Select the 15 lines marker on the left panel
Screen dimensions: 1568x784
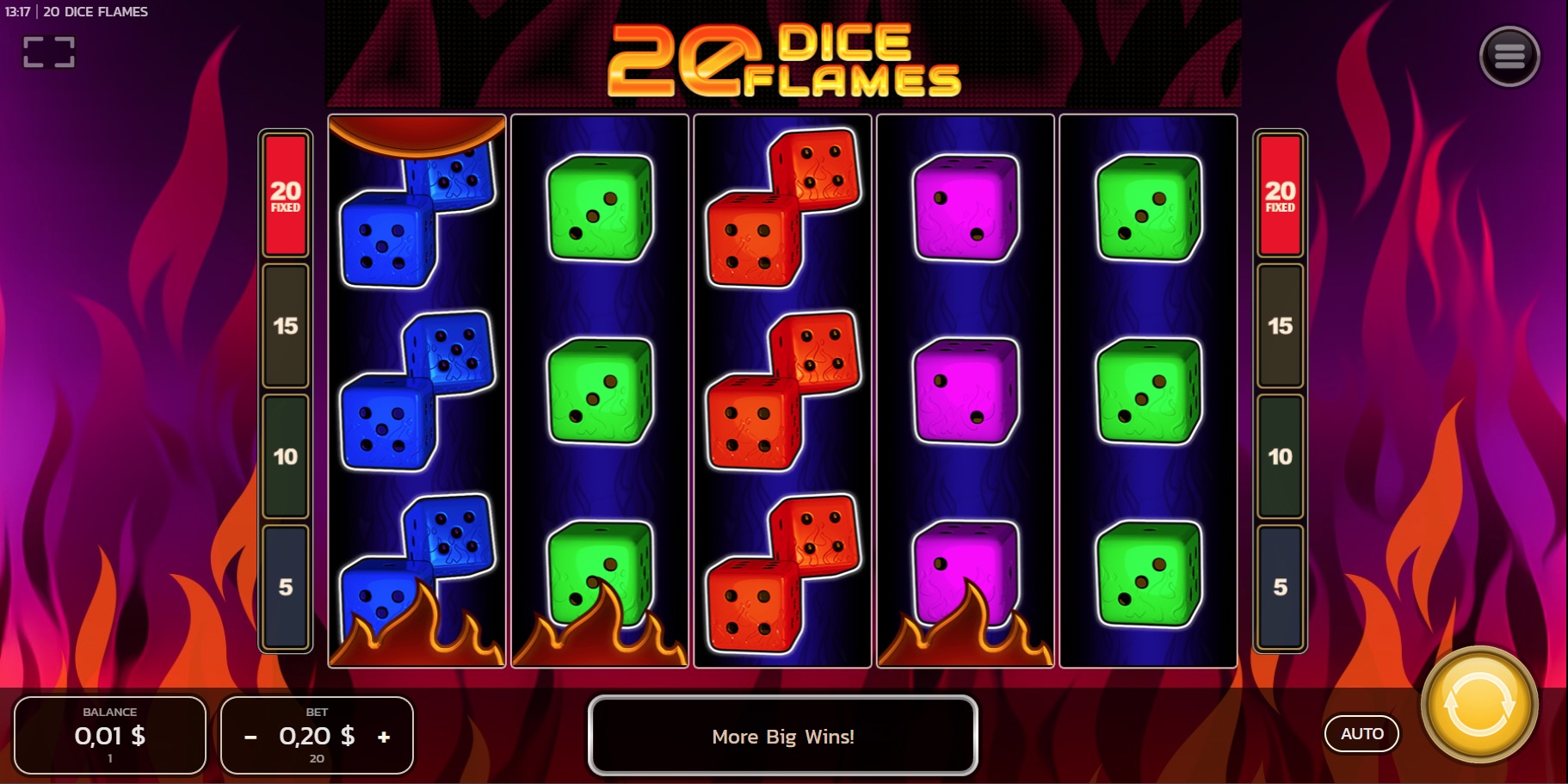pyautogui.click(x=285, y=327)
